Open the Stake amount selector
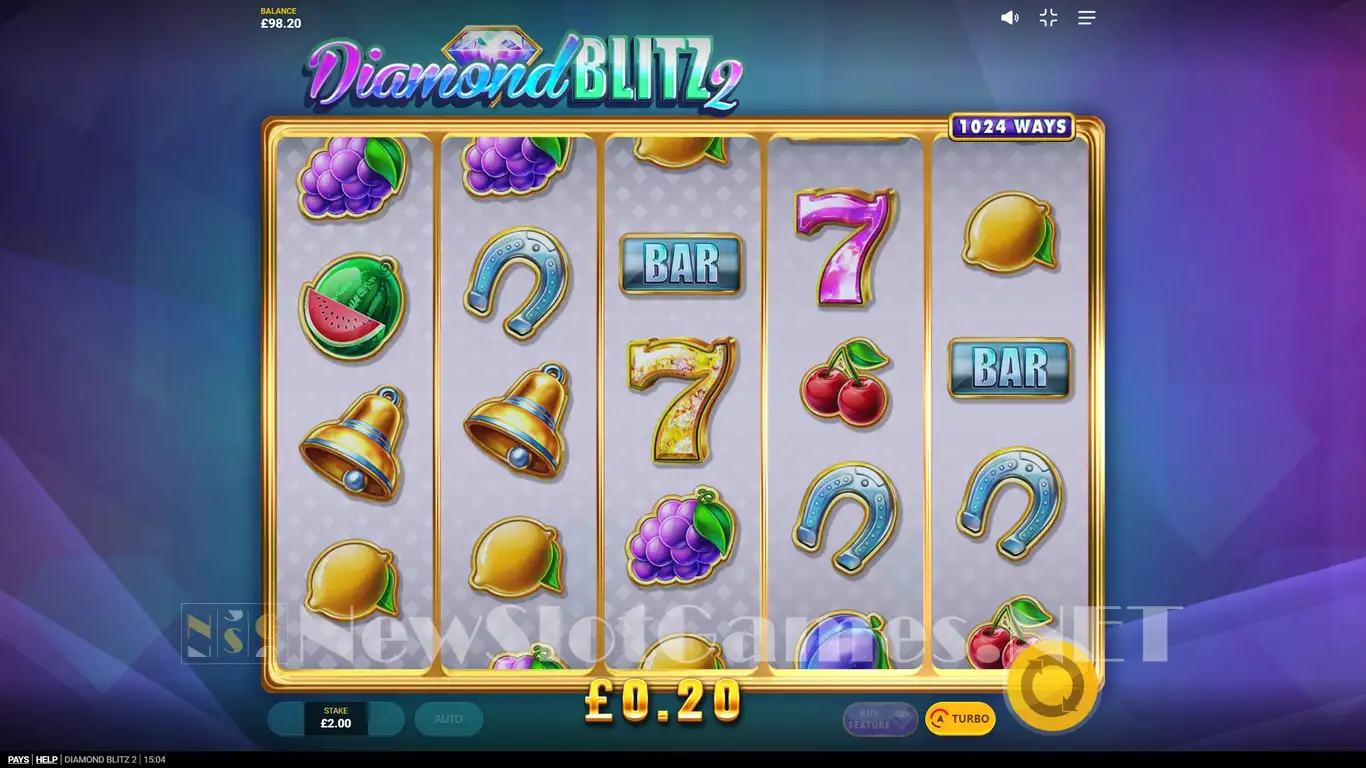Image resolution: width=1366 pixels, height=768 pixels. [336, 718]
